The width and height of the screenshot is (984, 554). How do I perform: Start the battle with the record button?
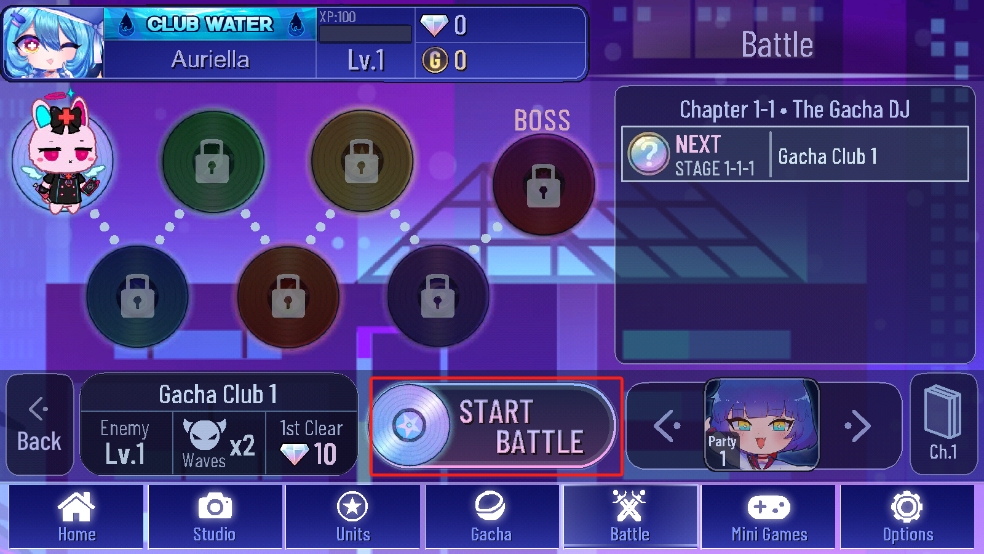click(494, 426)
